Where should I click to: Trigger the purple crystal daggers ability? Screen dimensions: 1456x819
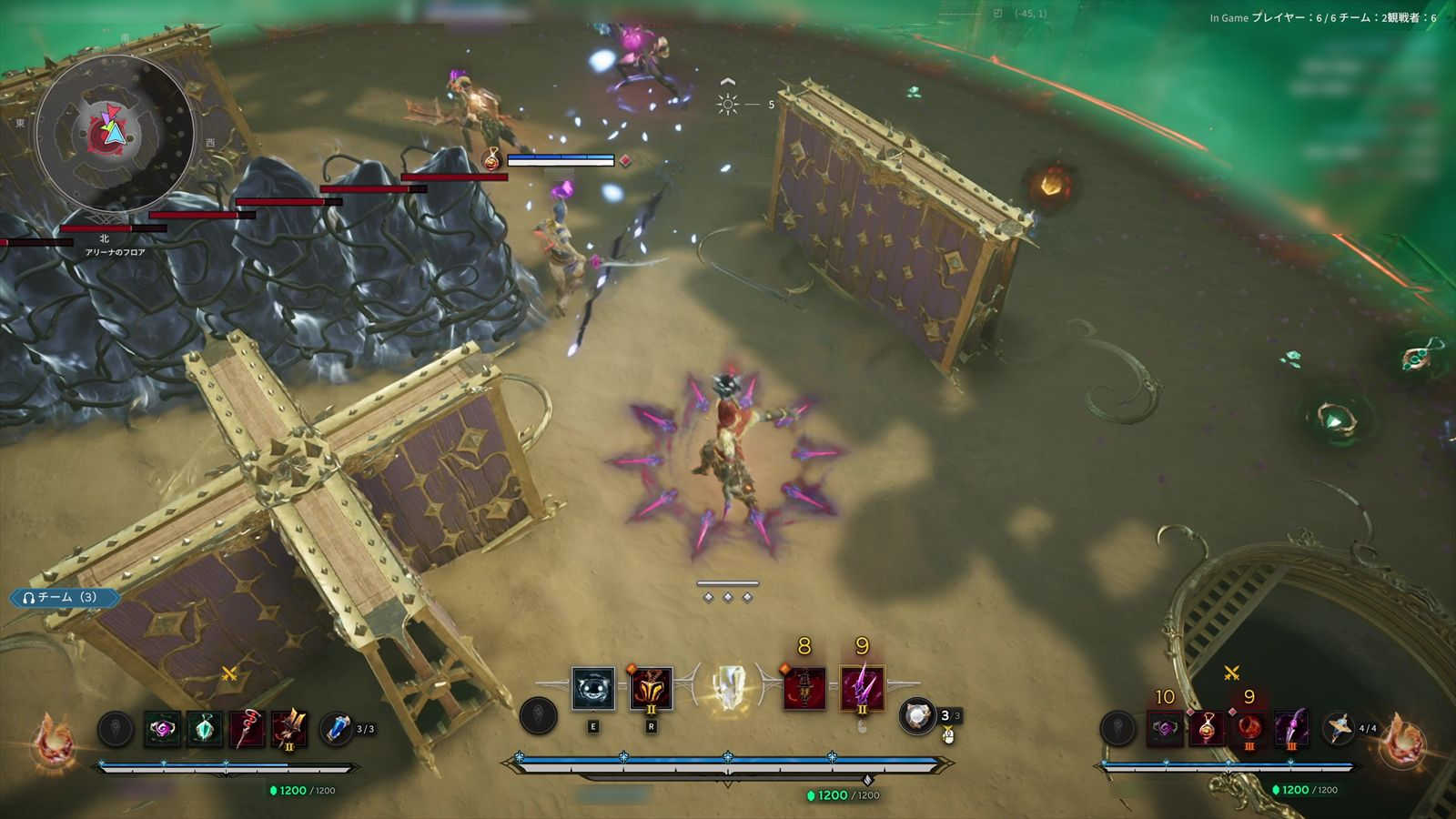[x=862, y=689]
